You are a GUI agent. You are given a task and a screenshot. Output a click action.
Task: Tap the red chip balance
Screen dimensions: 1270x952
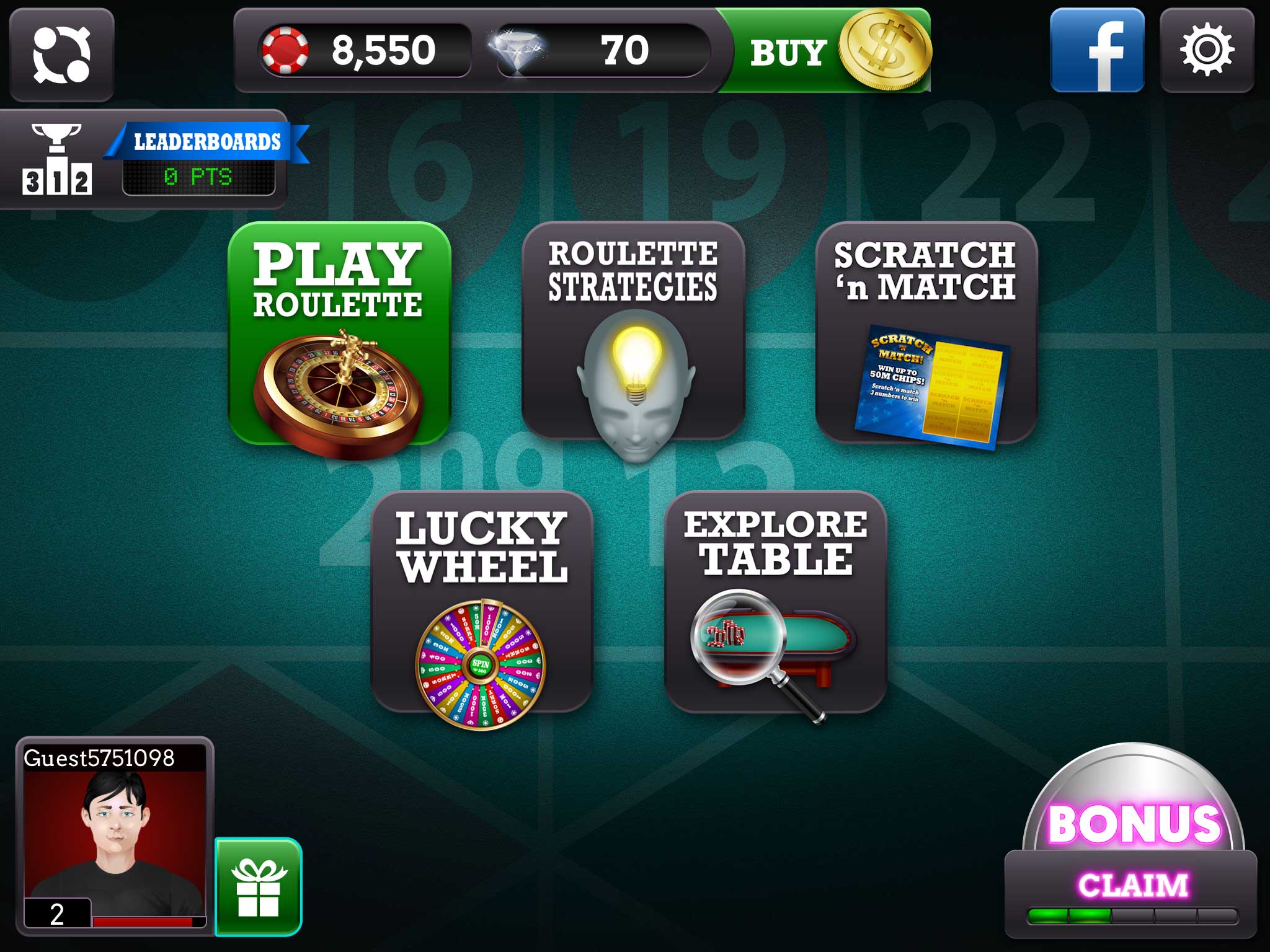[x=365, y=51]
